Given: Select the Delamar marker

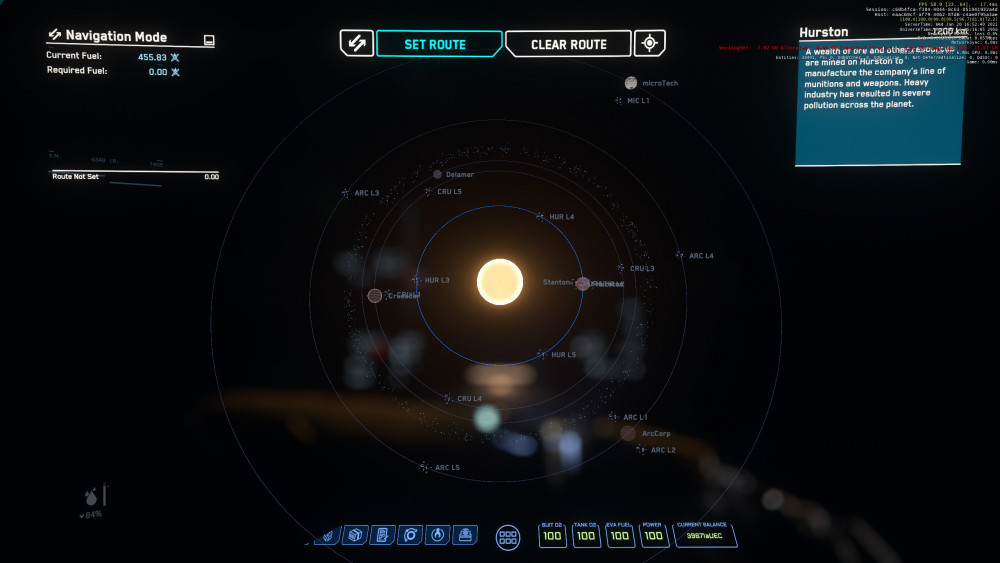Looking at the screenshot, I should 438,174.
